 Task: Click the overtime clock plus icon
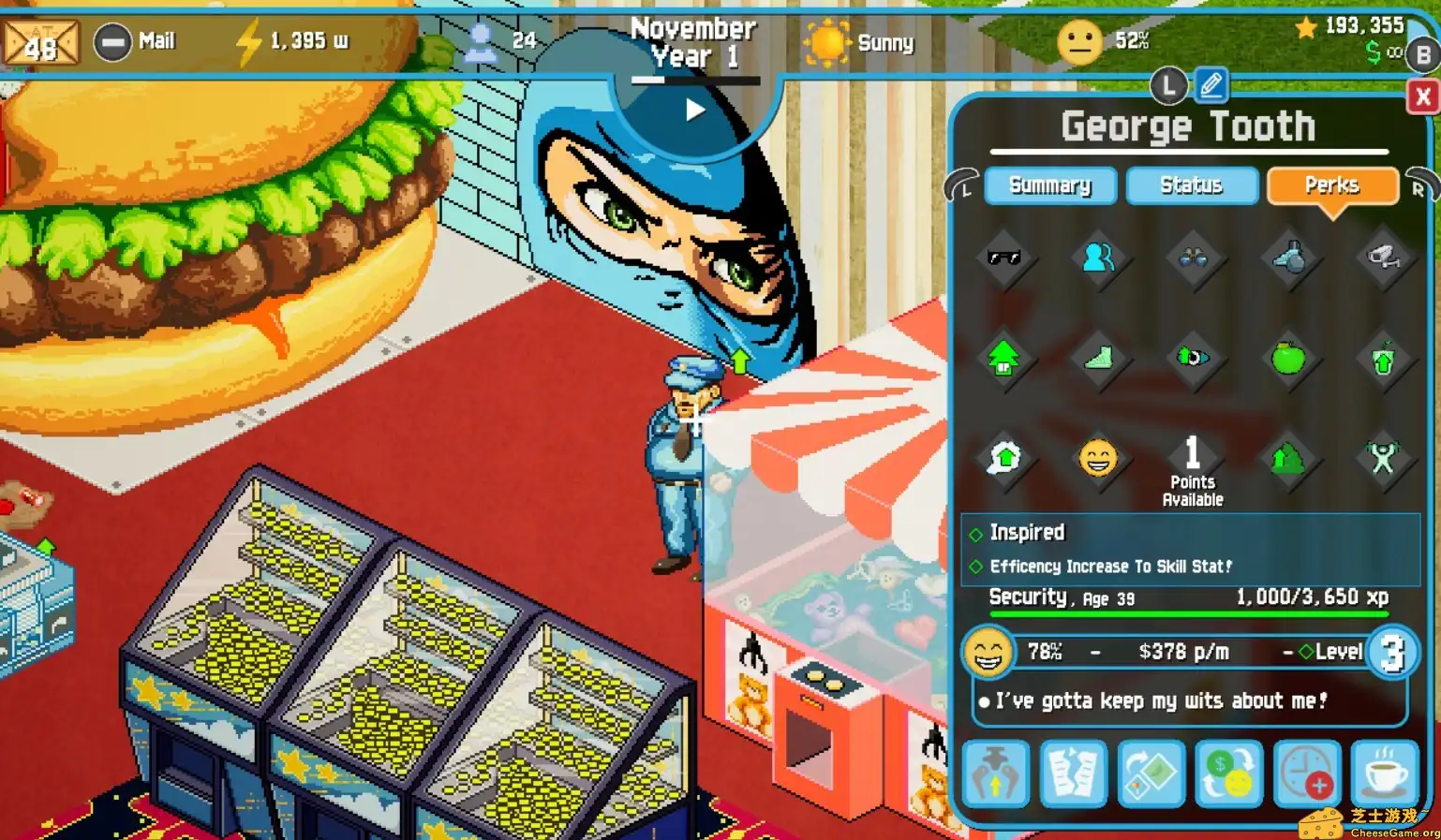[x=1307, y=774]
